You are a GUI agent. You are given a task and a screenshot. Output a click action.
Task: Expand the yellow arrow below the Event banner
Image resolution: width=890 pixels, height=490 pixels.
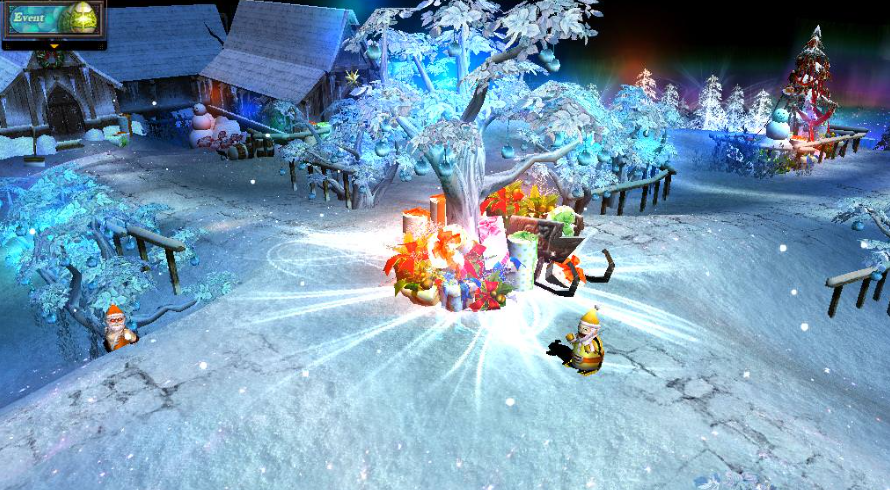53,45
